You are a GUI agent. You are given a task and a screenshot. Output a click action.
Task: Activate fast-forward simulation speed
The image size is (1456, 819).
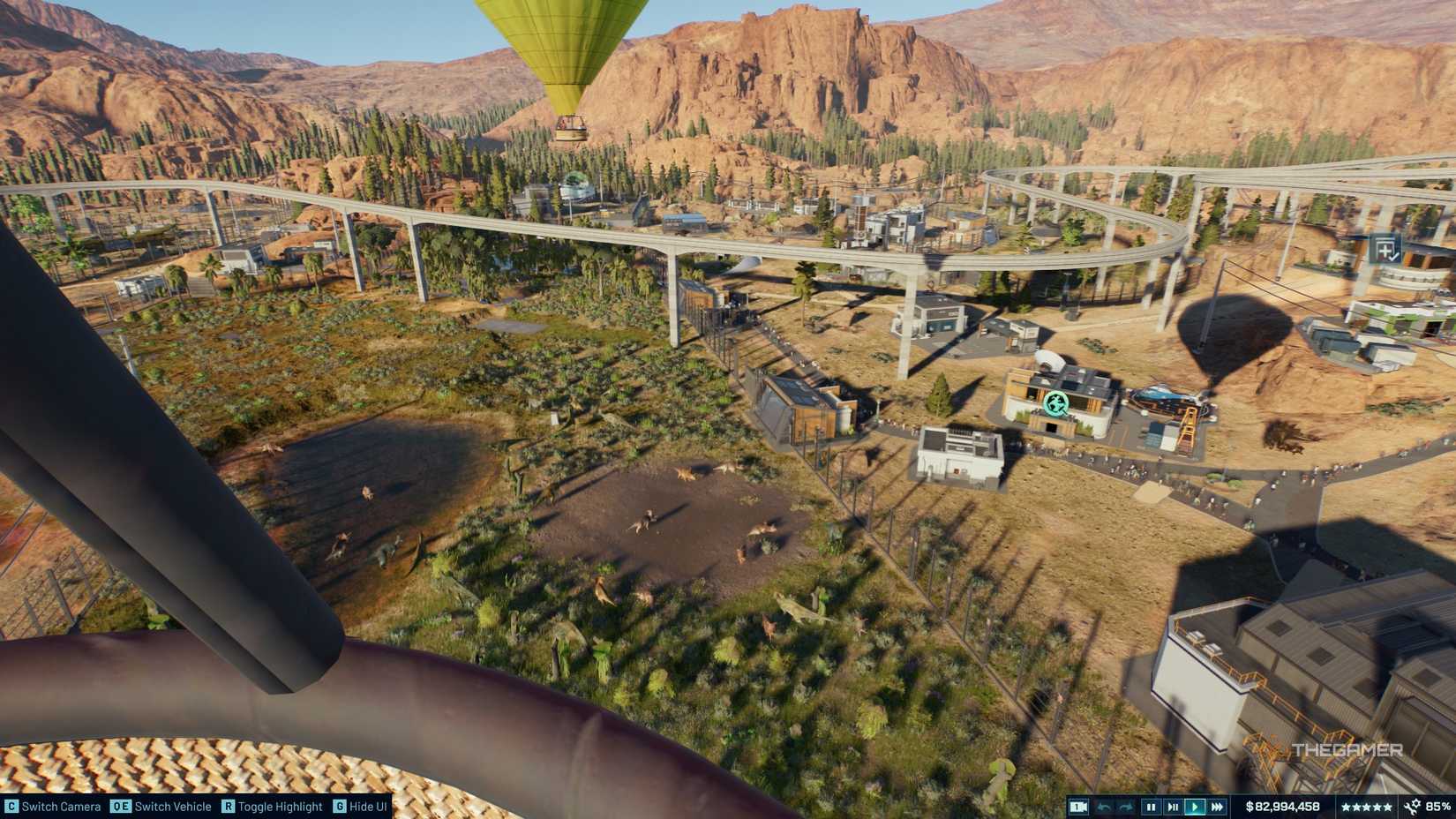[1217, 806]
